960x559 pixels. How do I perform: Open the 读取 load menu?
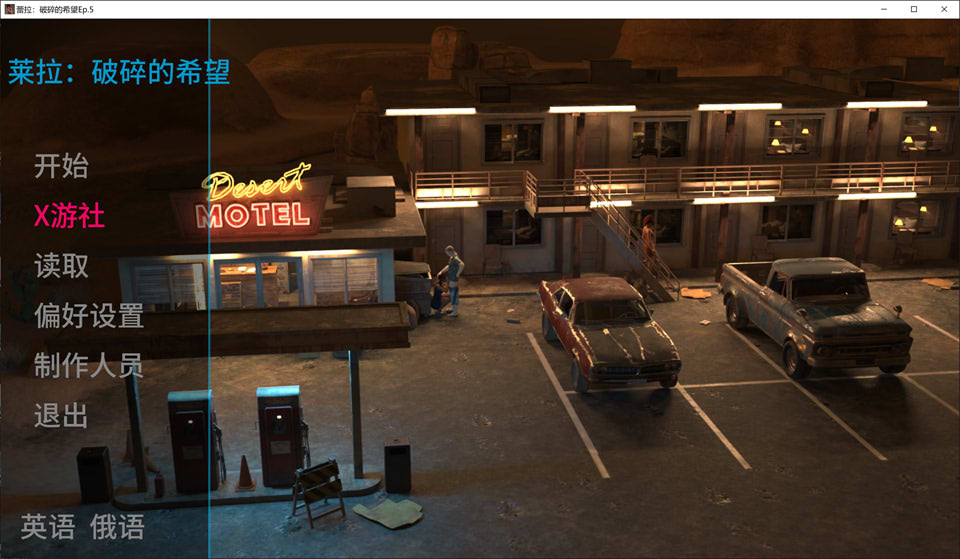[61, 266]
